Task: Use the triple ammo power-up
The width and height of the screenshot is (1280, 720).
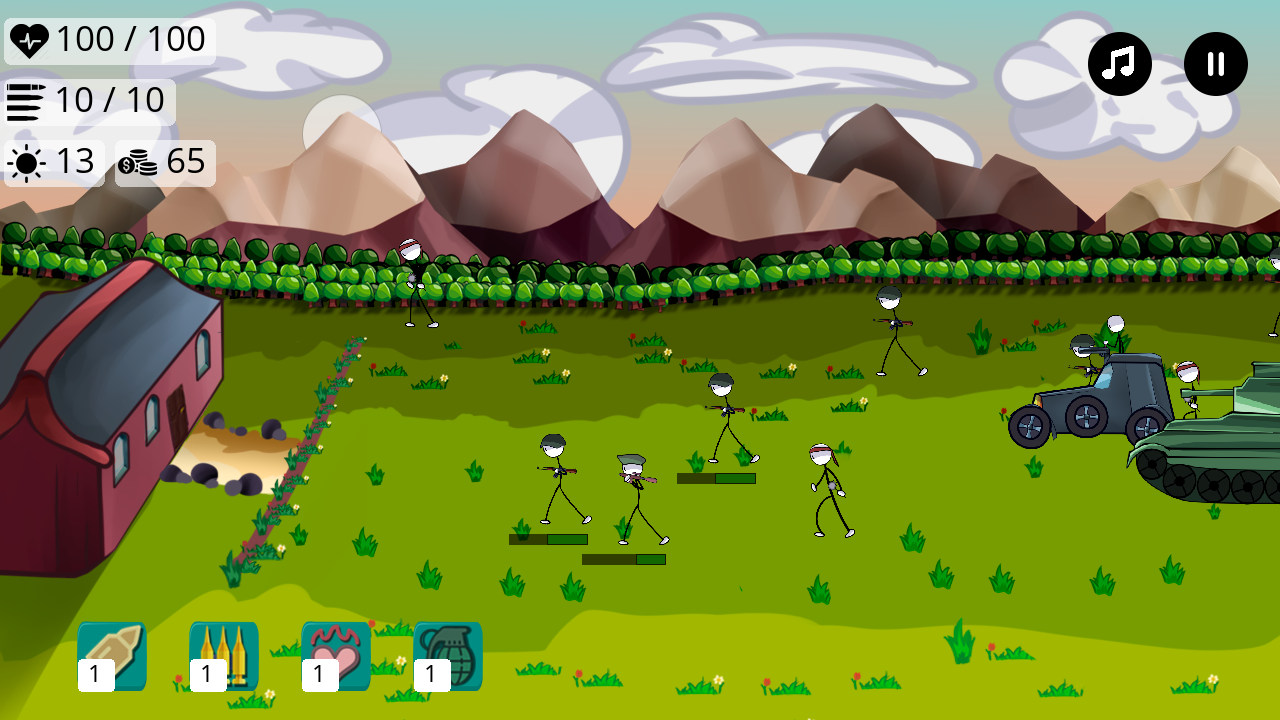Action: (x=224, y=655)
